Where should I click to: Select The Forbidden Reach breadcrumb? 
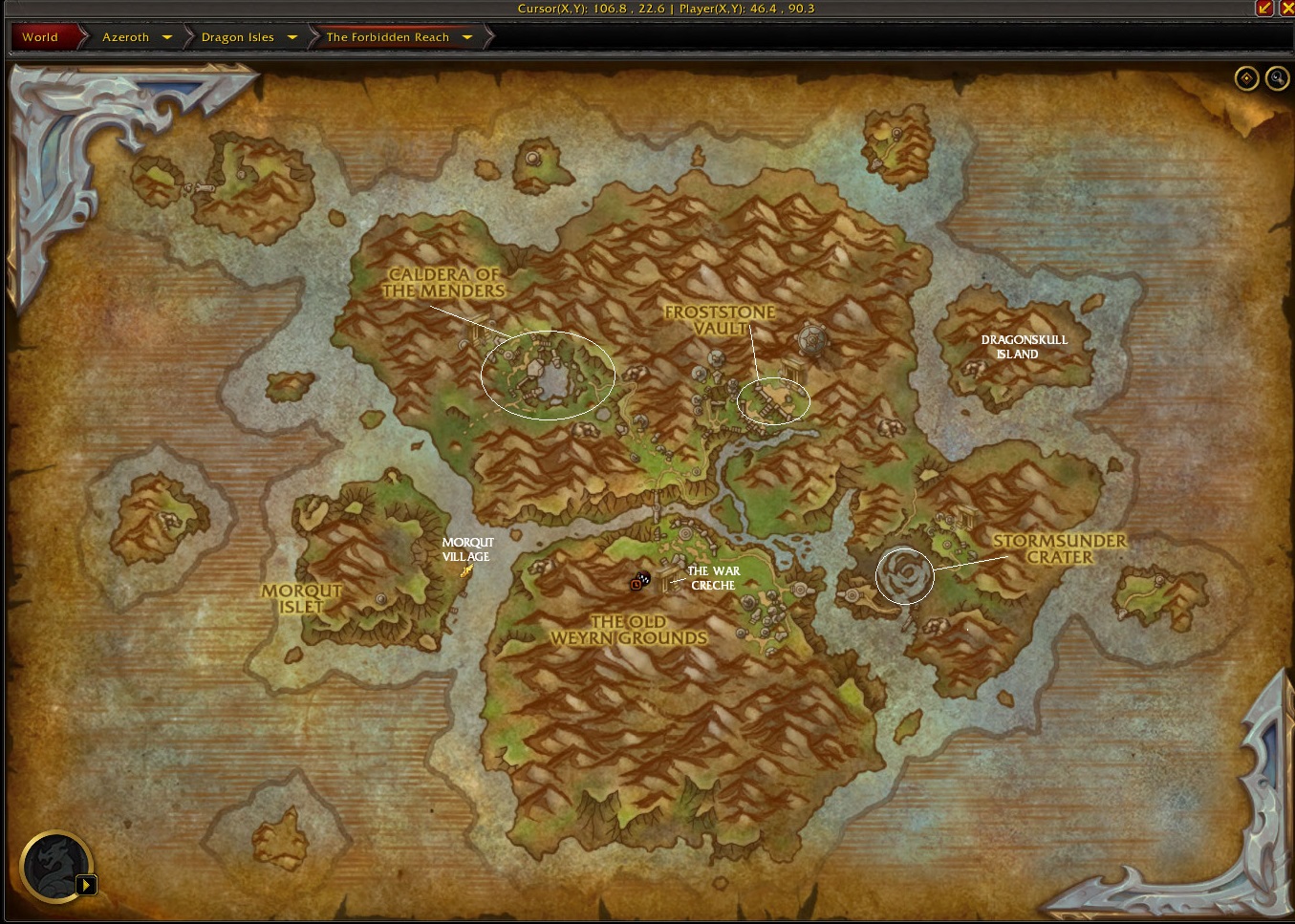(x=387, y=37)
